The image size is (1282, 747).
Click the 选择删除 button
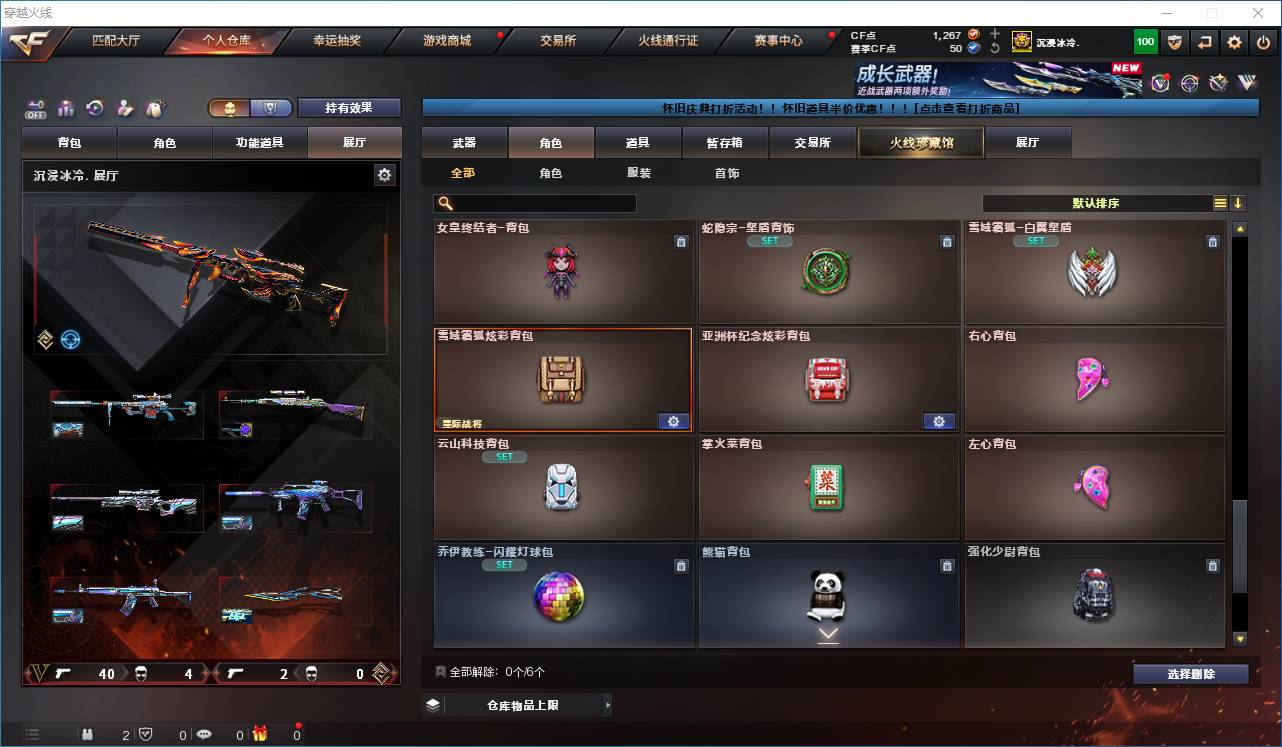(x=1190, y=673)
